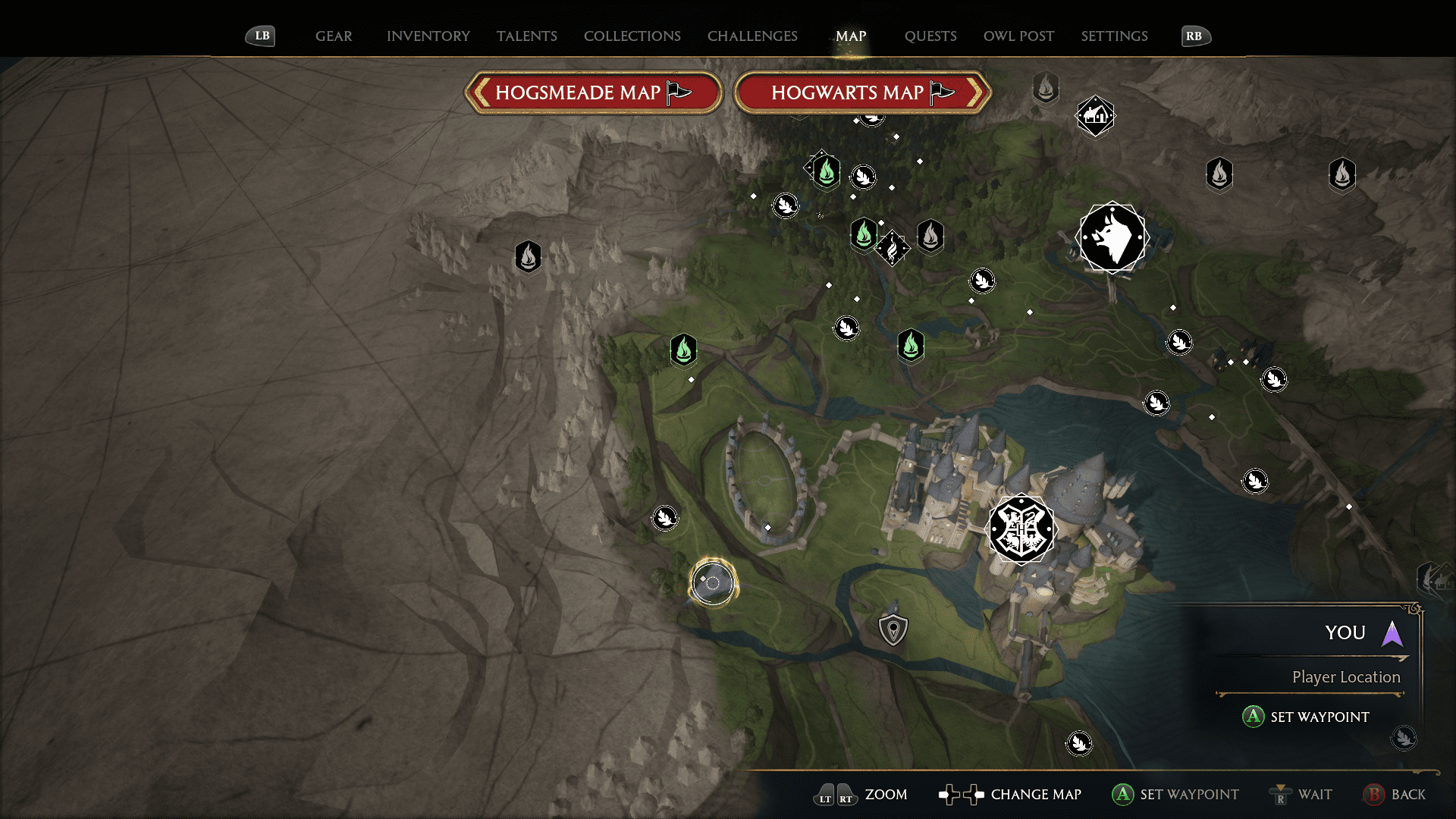
Task: Open the SETTINGS tab
Action: [x=1114, y=36]
